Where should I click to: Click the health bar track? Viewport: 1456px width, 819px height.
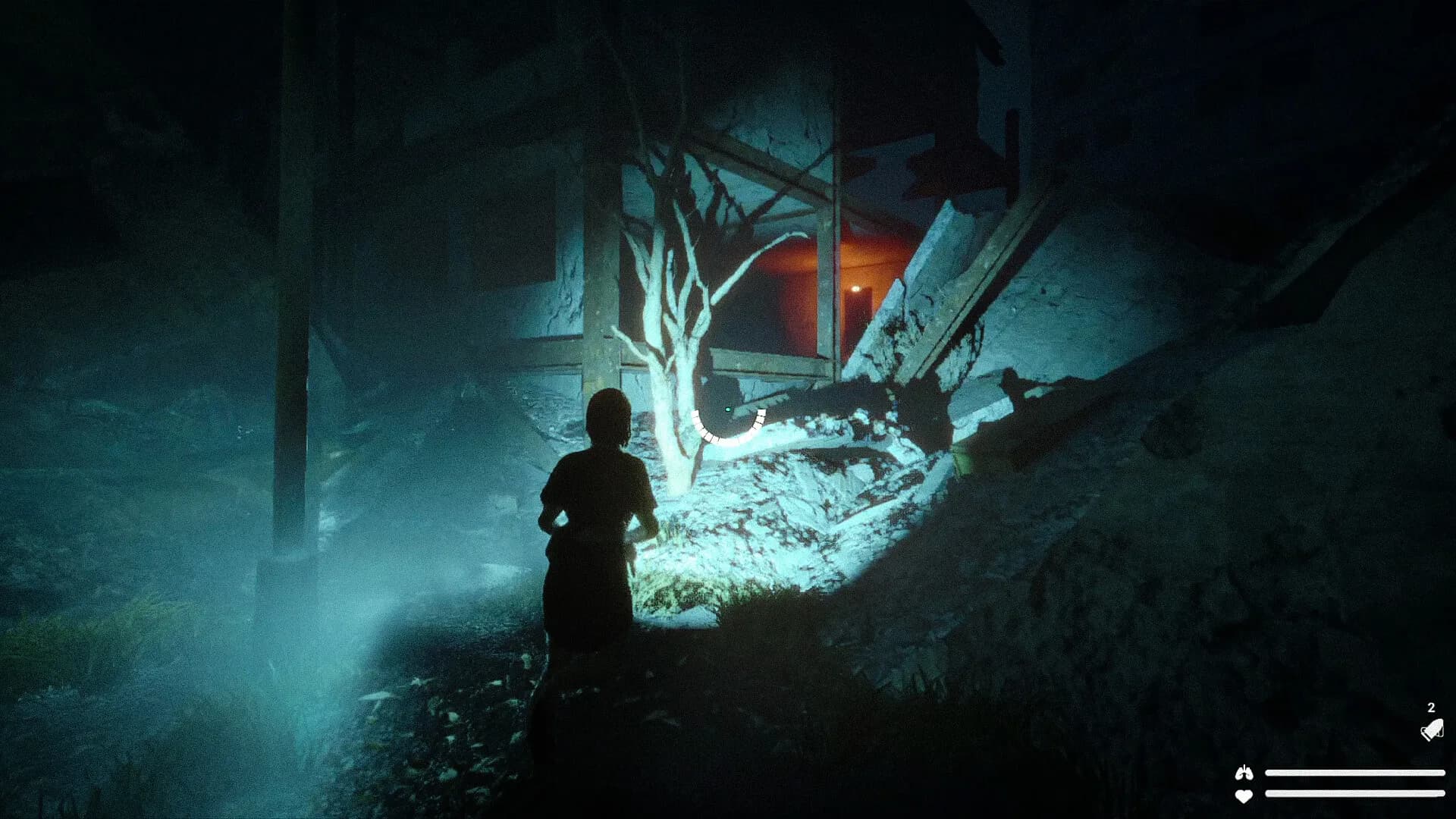coord(1357,795)
